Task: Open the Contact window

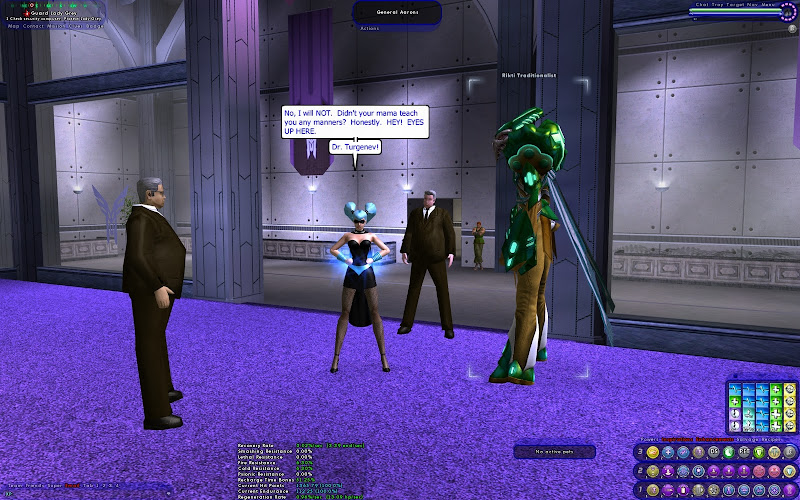Action: tap(34, 26)
